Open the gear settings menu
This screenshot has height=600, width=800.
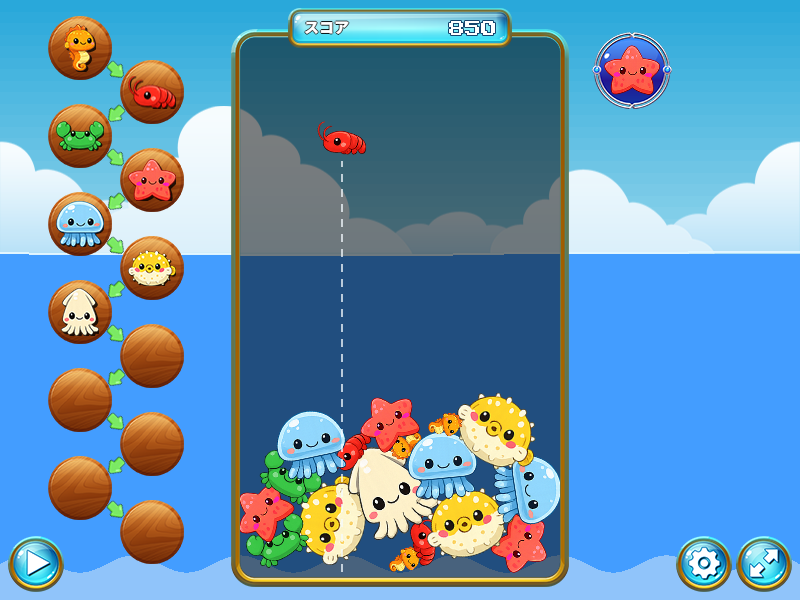click(x=704, y=563)
